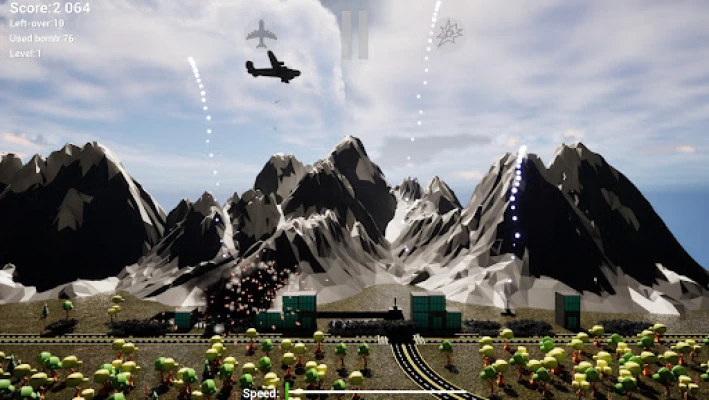Screen dimensions: 709x400
Task: Tap the explosion burst icon
Action: coord(449,32)
